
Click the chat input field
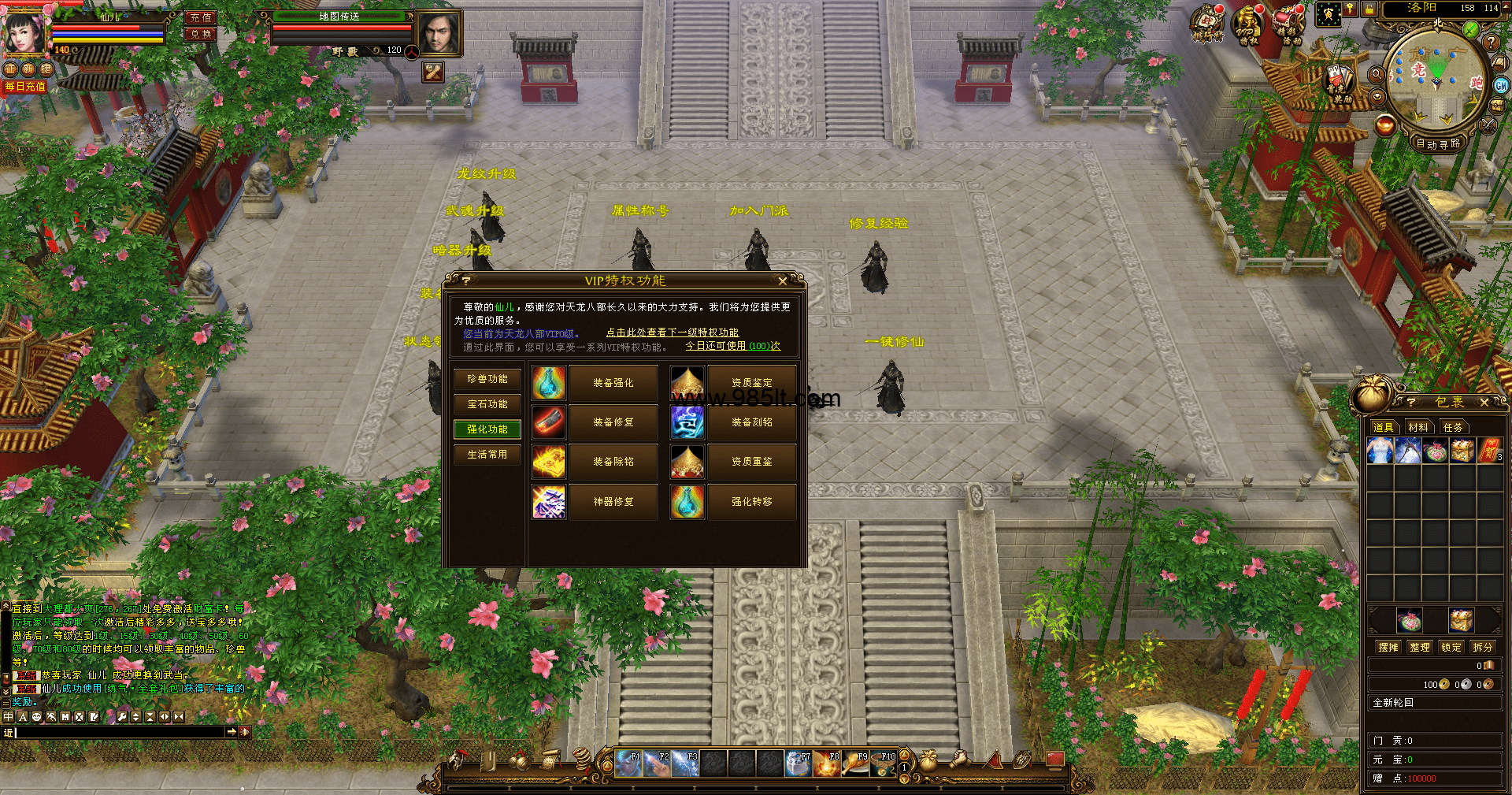pos(118,732)
